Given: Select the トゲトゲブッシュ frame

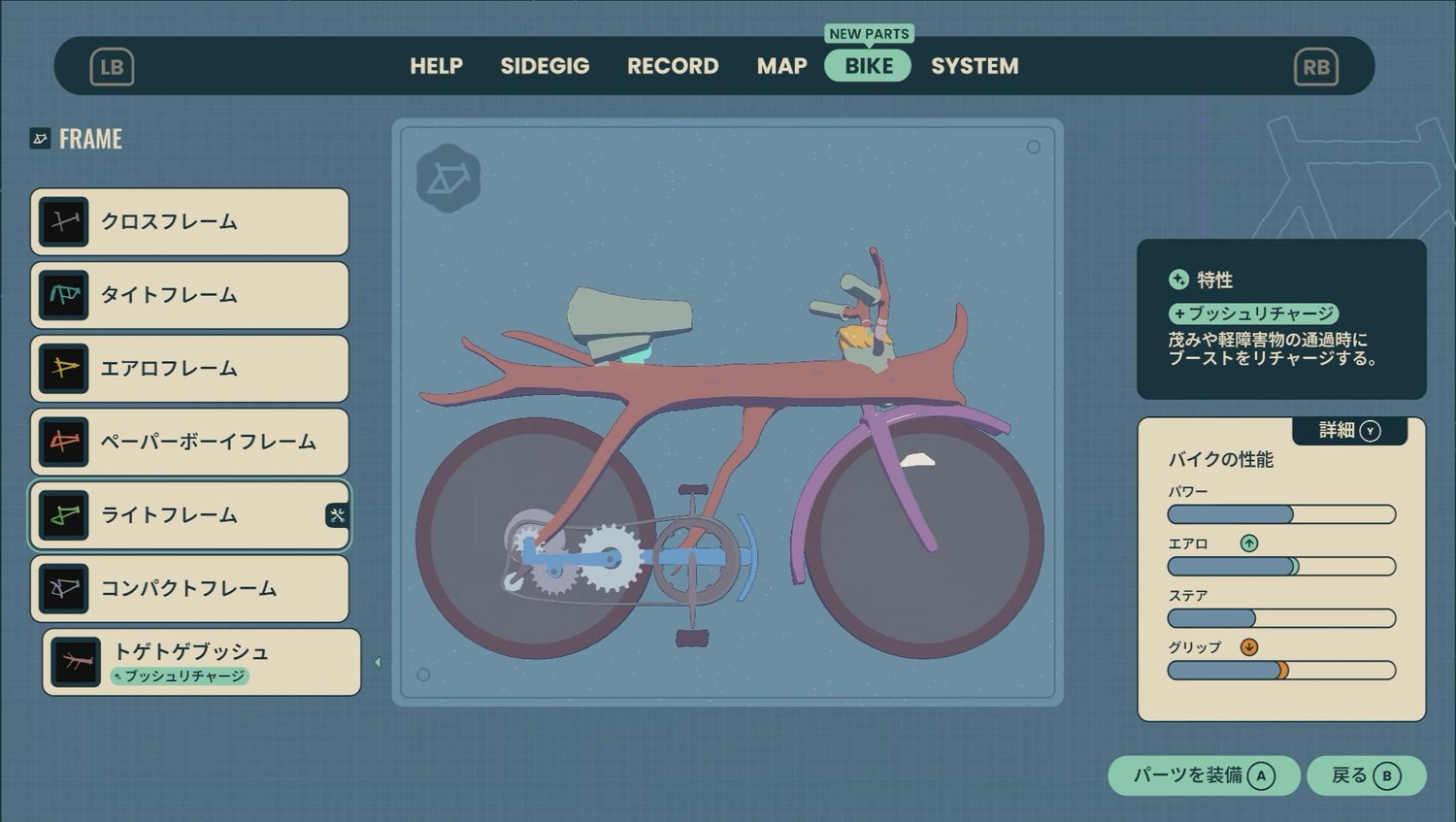Looking at the screenshot, I should [x=201, y=662].
